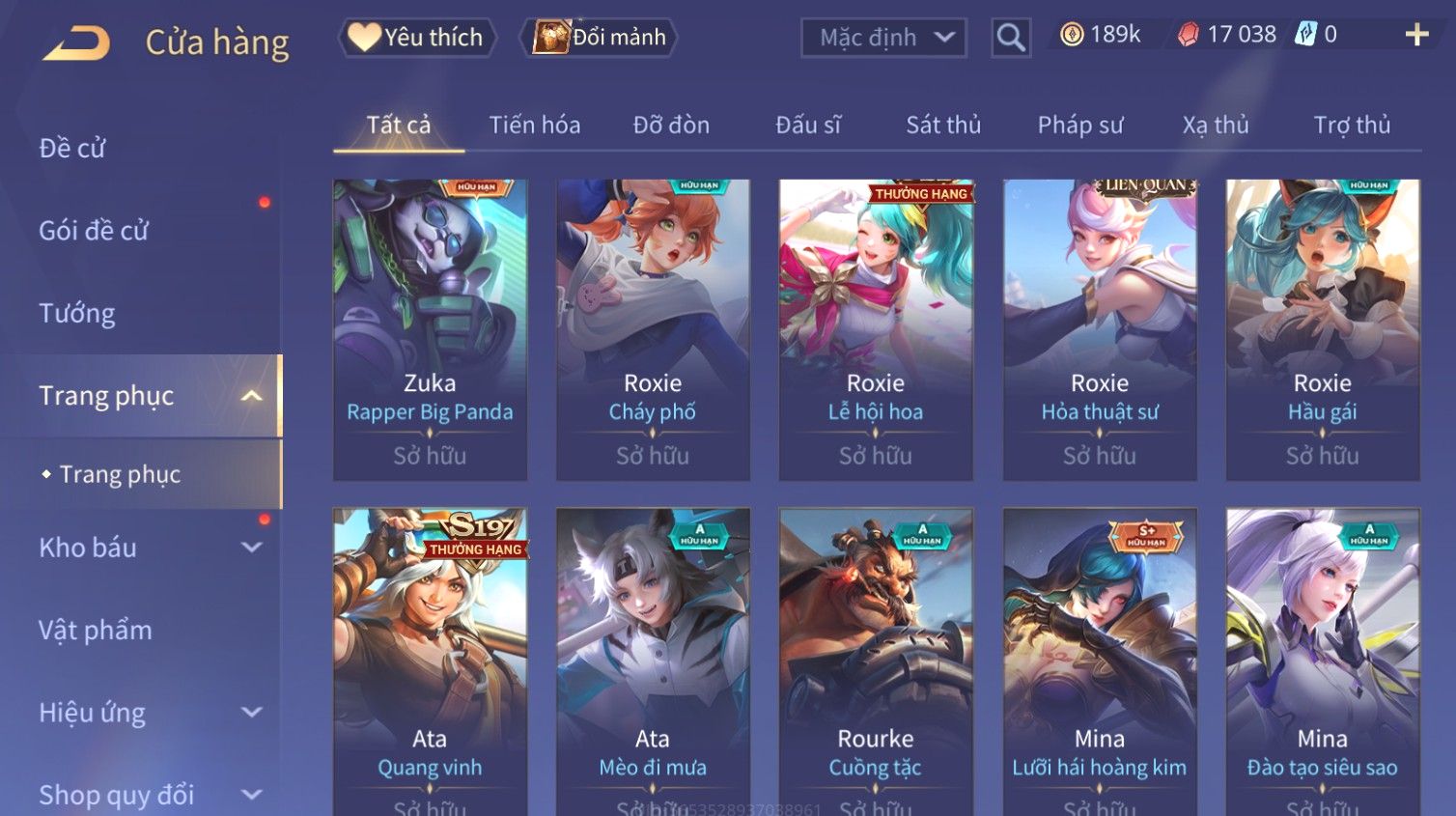Switch to the Tiến hóa tab
The width and height of the screenshot is (1456, 816).
(534, 126)
